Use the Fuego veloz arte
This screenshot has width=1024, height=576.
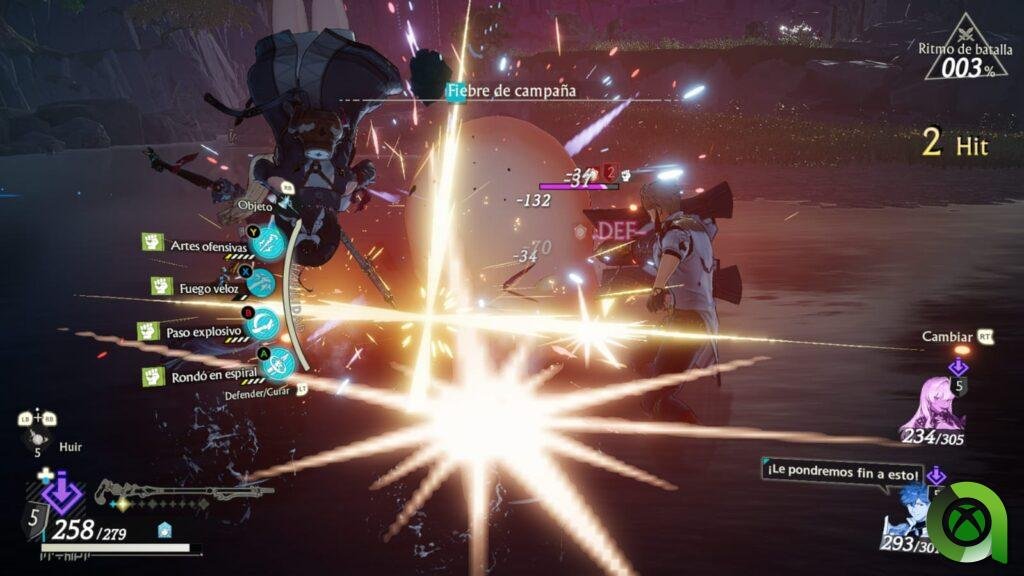260,285
